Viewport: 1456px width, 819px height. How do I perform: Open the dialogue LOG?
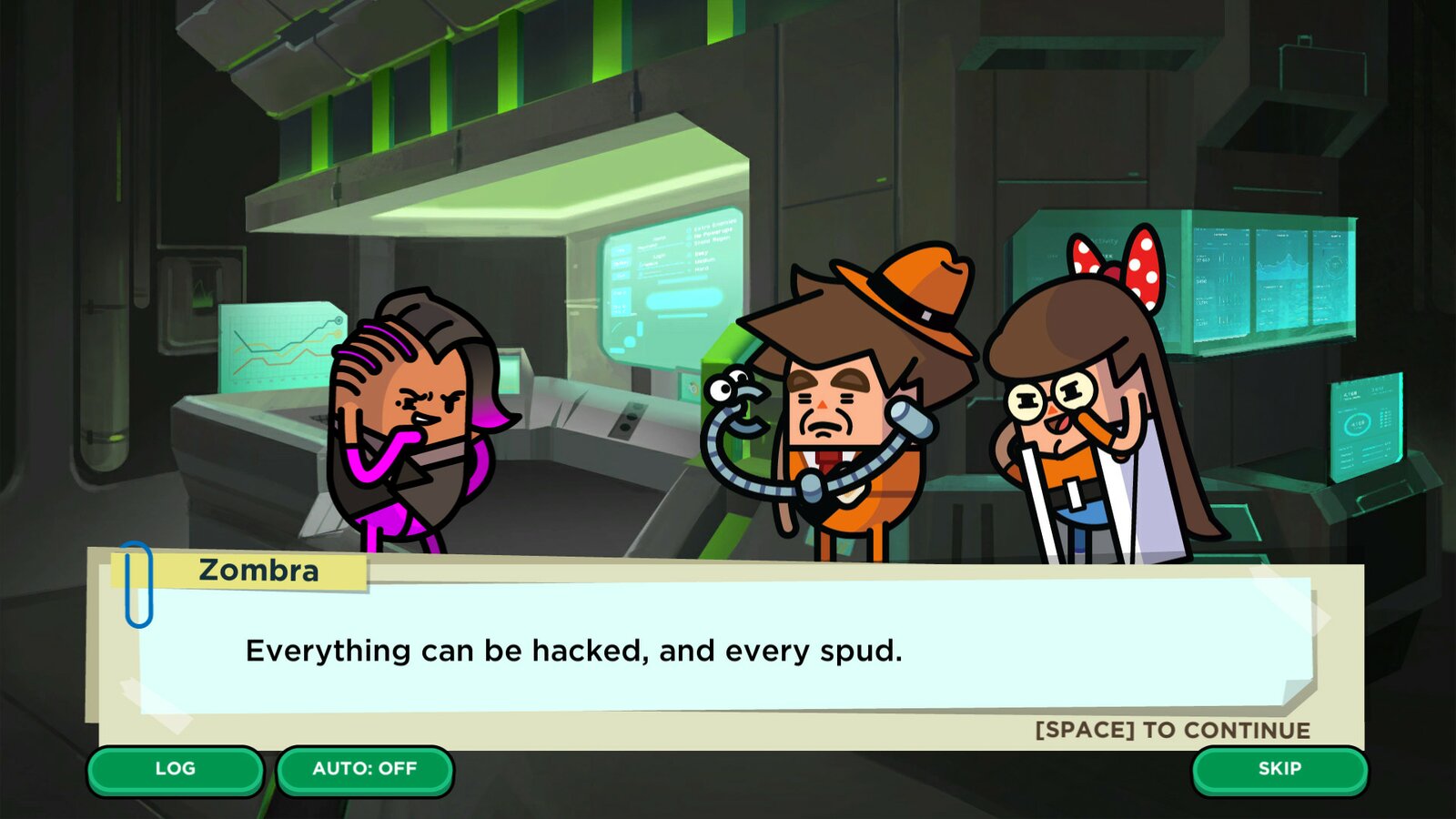[x=176, y=769]
